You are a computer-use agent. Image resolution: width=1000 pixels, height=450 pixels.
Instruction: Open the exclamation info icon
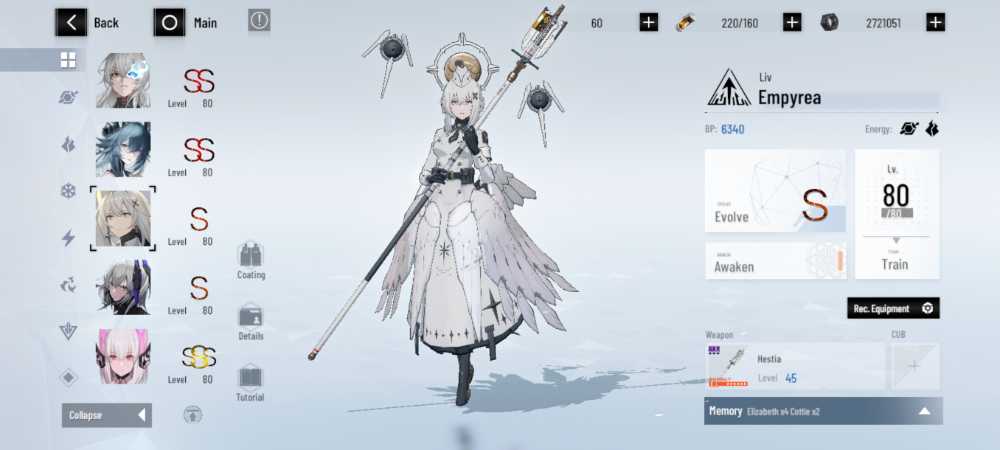point(259,20)
